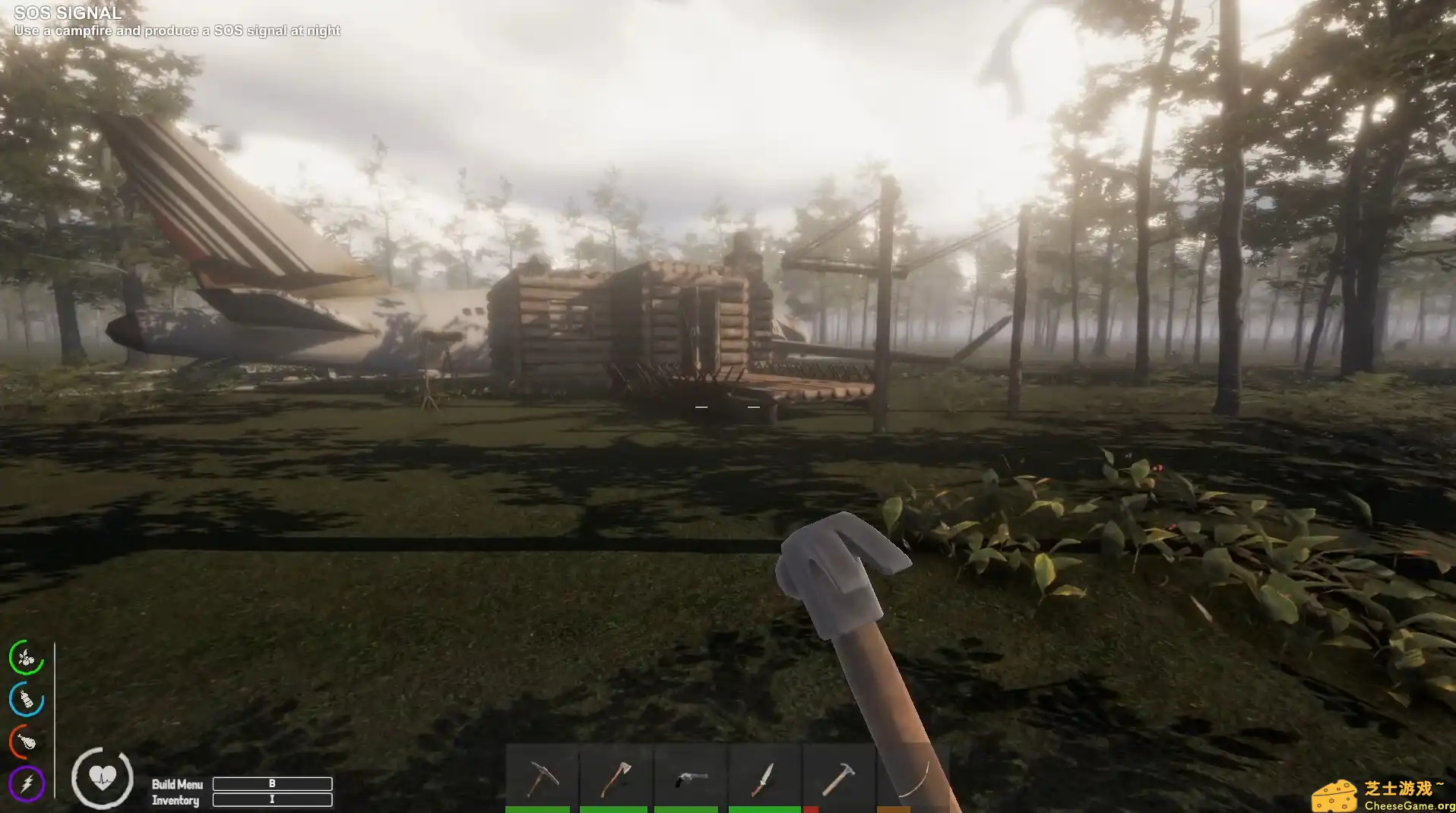Image resolution: width=1456 pixels, height=813 pixels.
Task: Toggle the Build Menu keybind B
Action: coord(272,784)
